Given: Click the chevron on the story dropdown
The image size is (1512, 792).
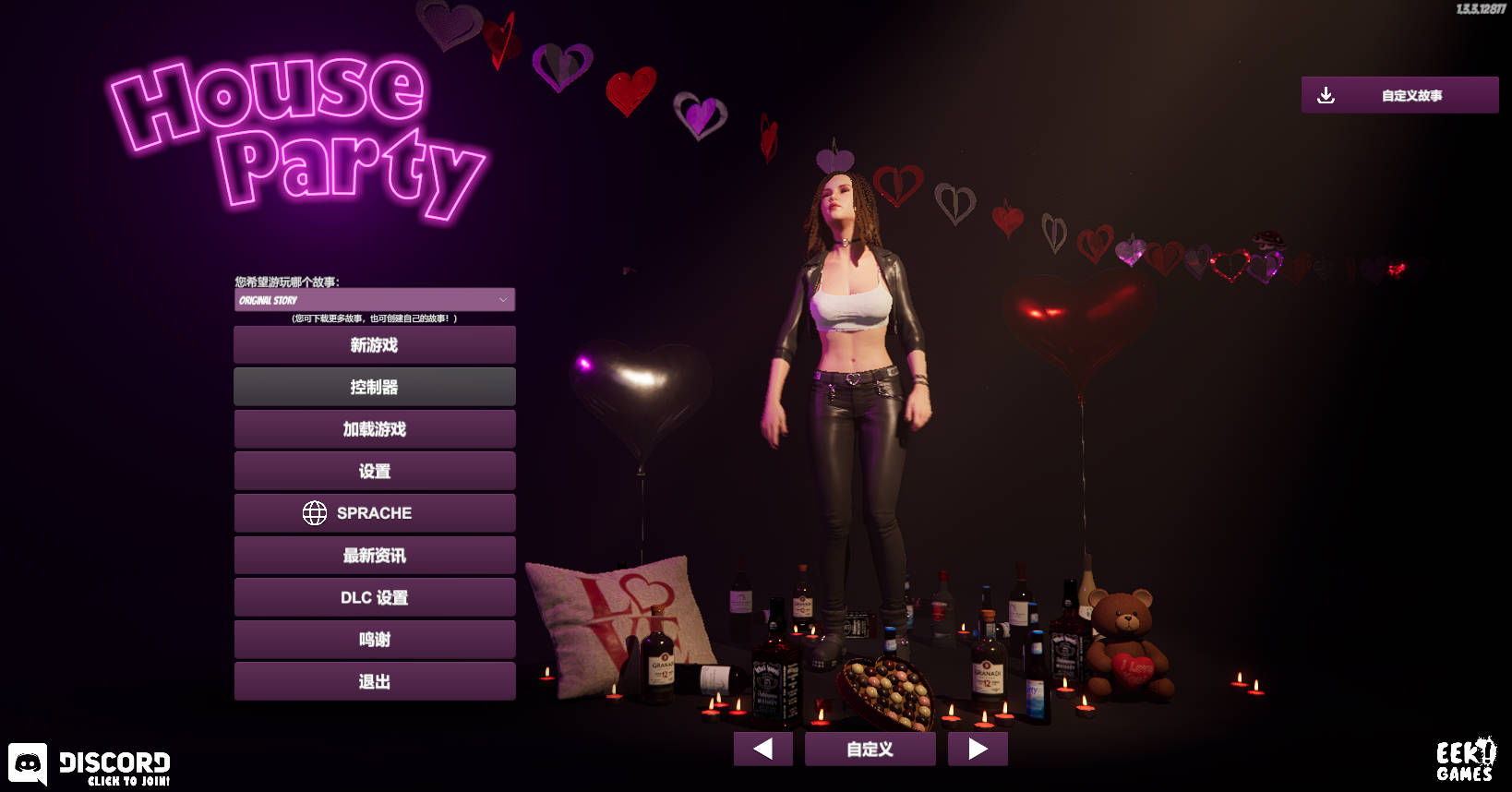Looking at the screenshot, I should point(503,299).
